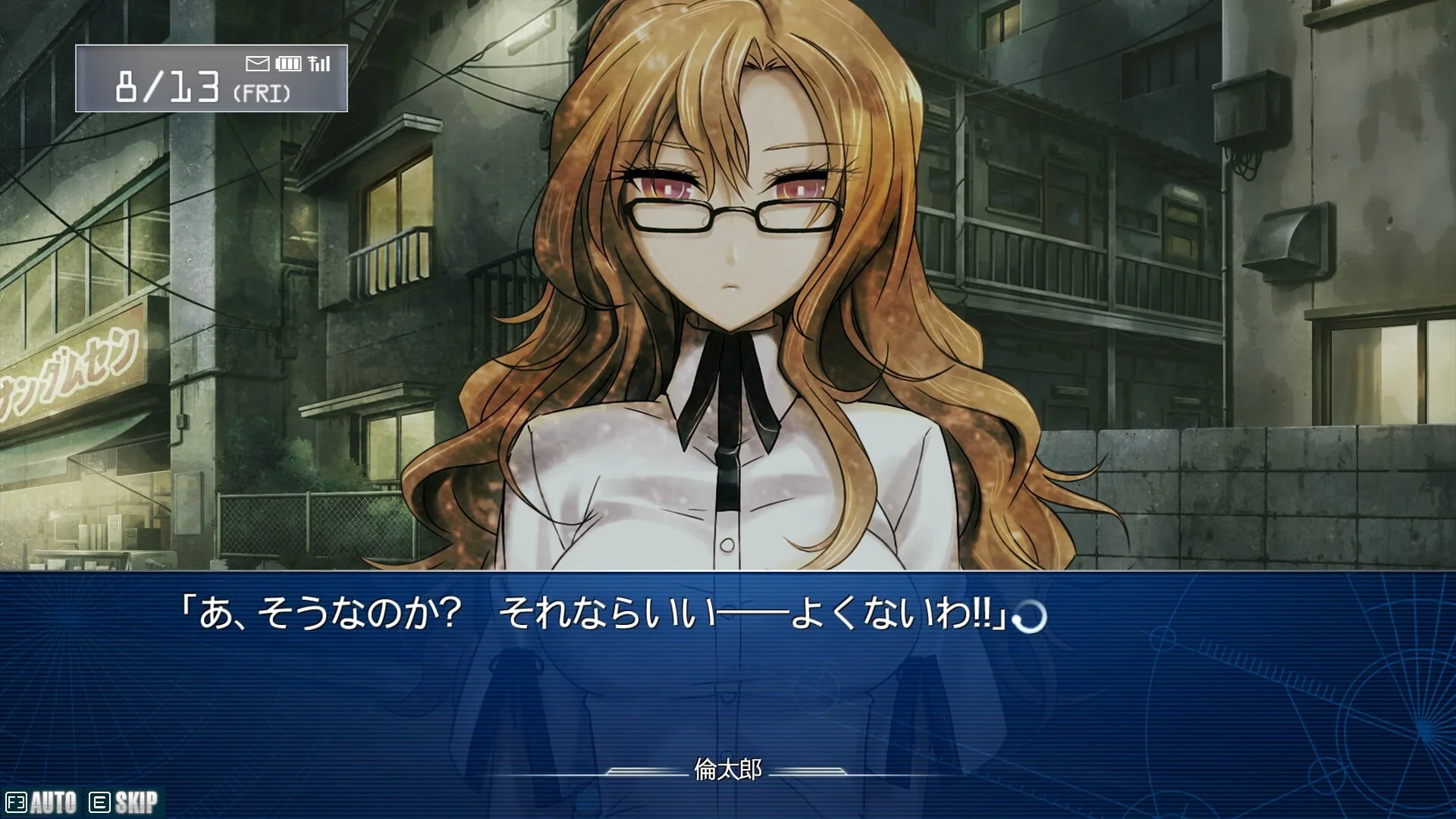This screenshot has width=1456, height=819.
Task: Click the dialogue advance spinner indicator
Action: 1031,617
